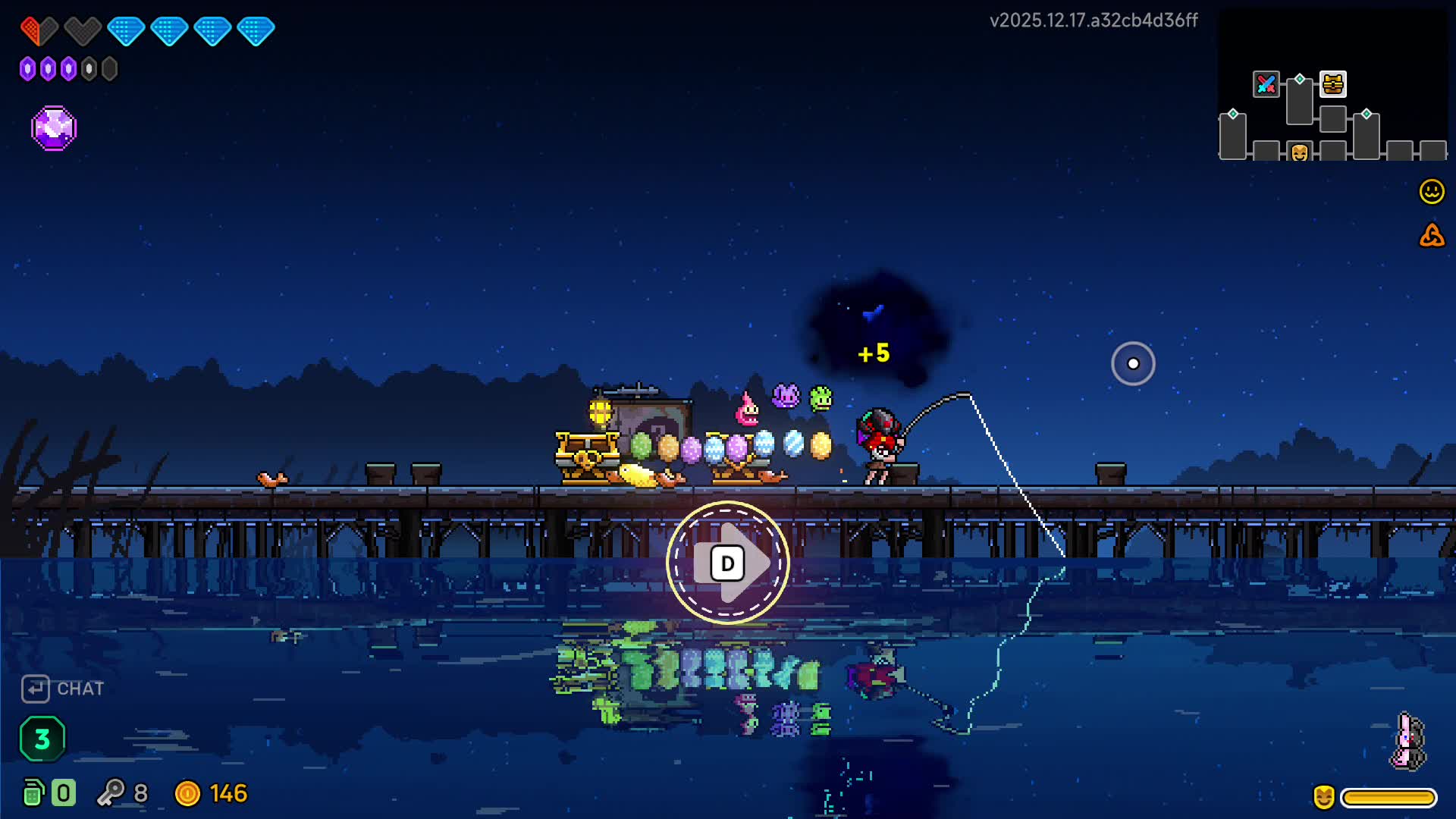Click the version text v2025.12.17

(x=1093, y=21)
